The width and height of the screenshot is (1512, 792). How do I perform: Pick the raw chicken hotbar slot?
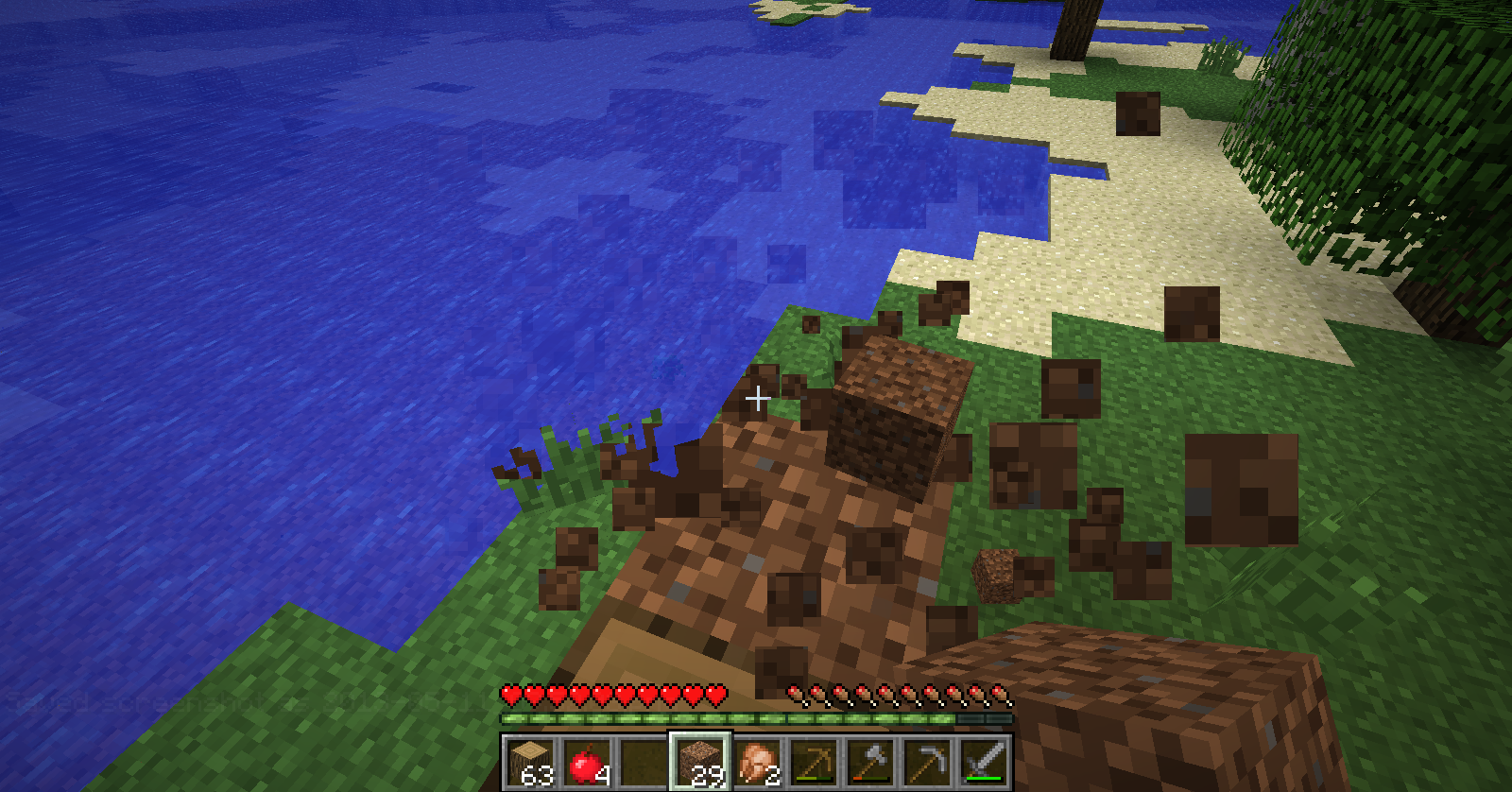(x=757, y=762)
